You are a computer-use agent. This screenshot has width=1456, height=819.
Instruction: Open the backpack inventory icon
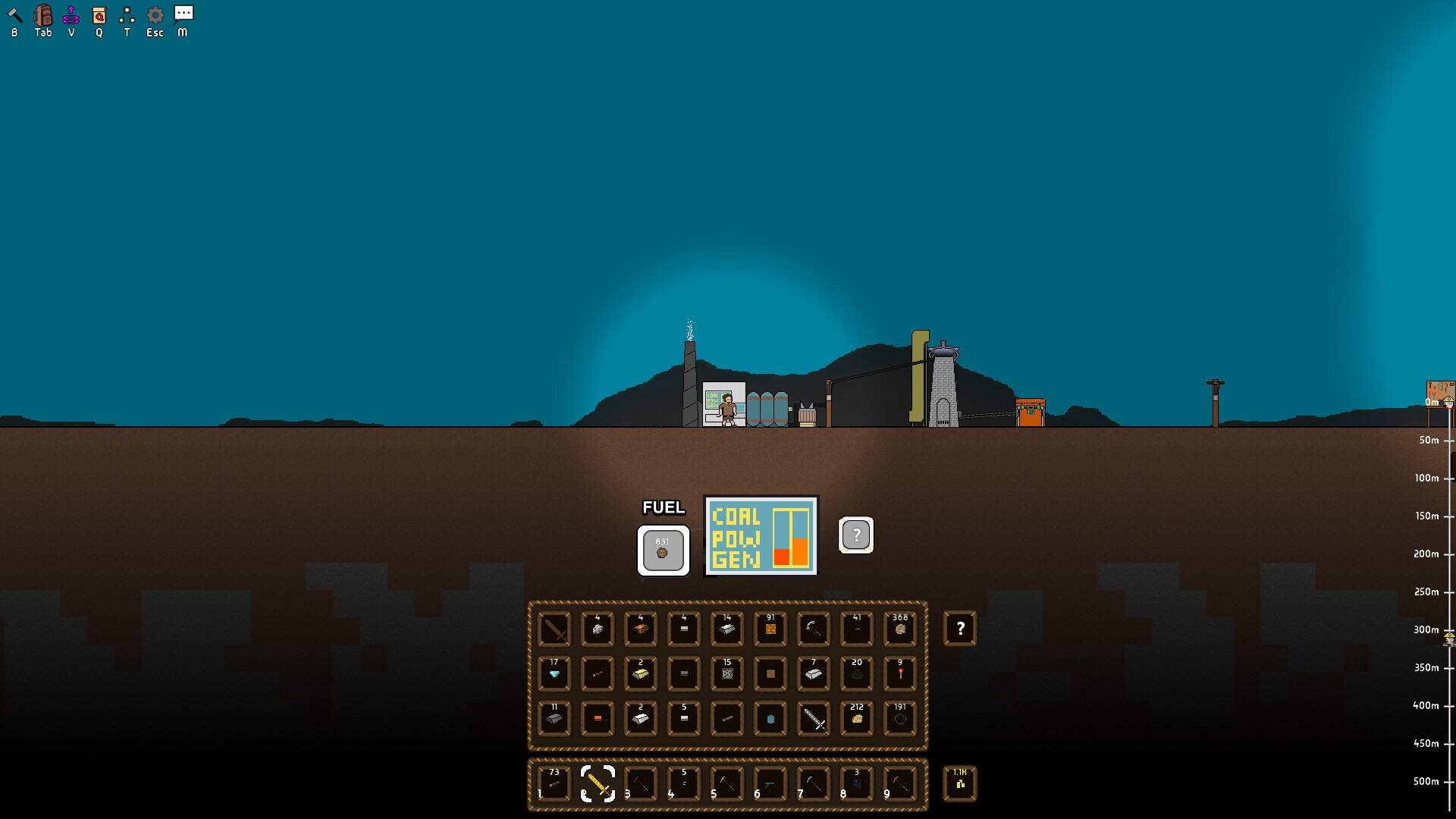click(x=43, y=15)
